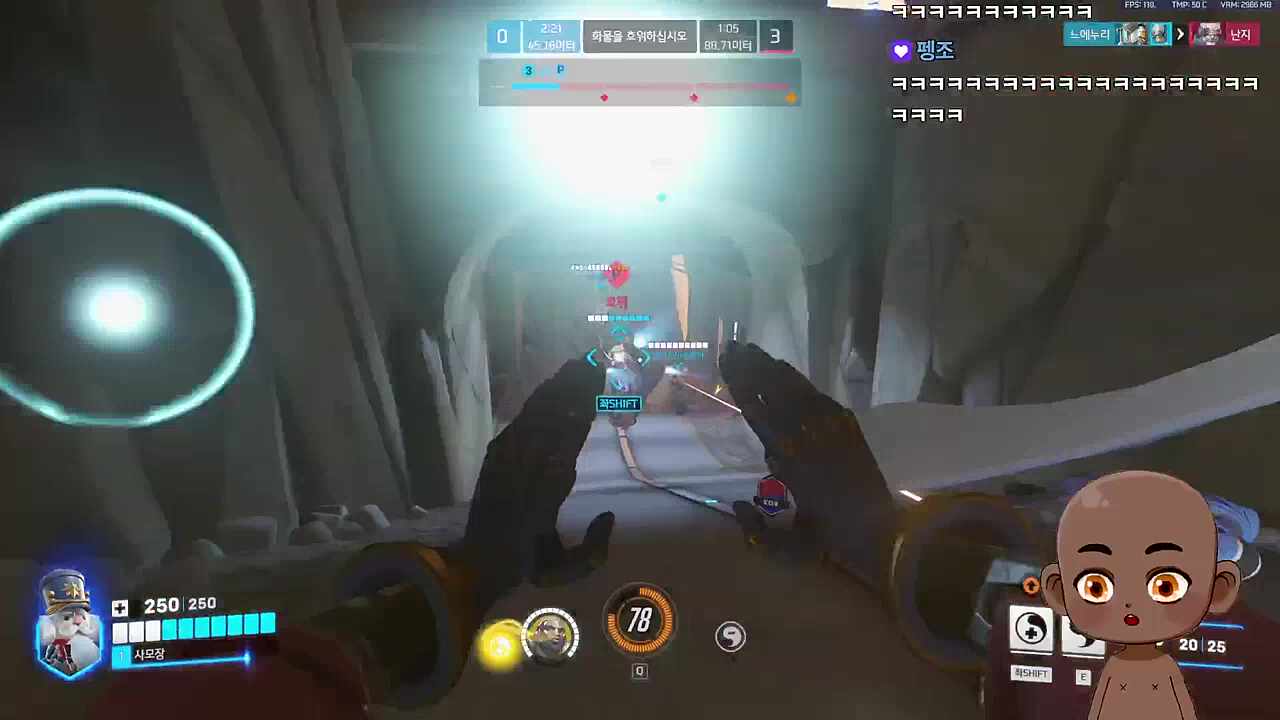Click the healing cross icon beside the health bar
This screenshot has width=1280, height=720.
[119, 606]
